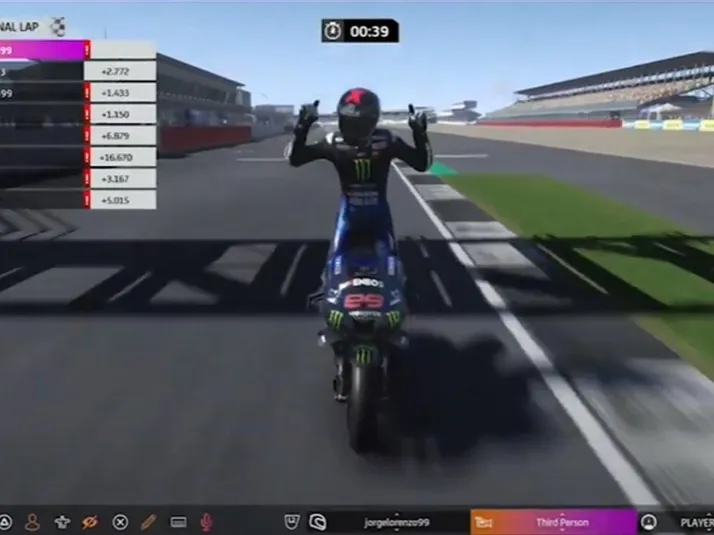The height and width of the screenshot is (535, 714).
Task: Select the orange pencil icon
Action: click(x=149, y=521)
